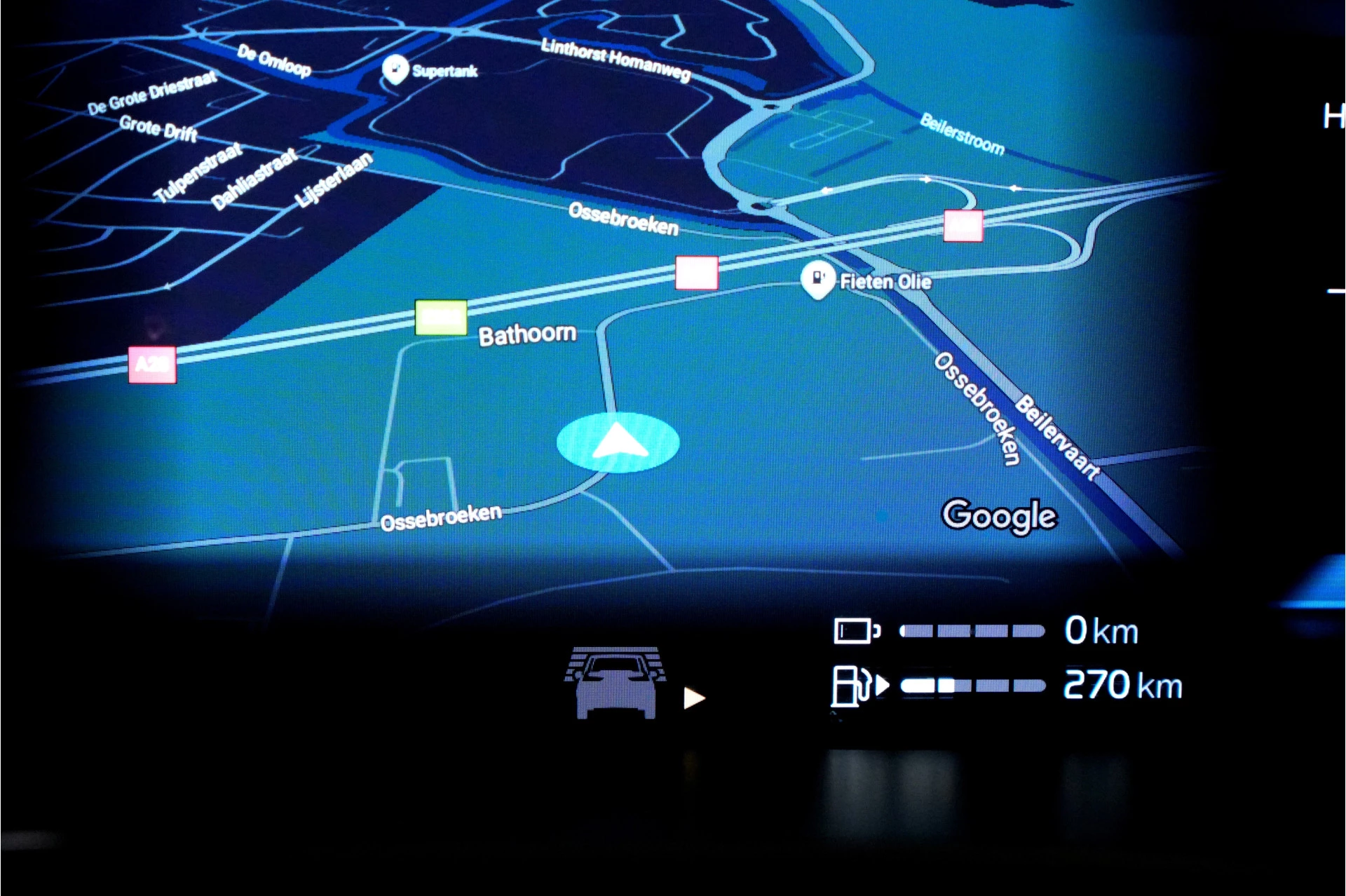This screenshot has height=896, width=1346.
Task: Expand details with arrow beside car icon
Action: (694, 697)
